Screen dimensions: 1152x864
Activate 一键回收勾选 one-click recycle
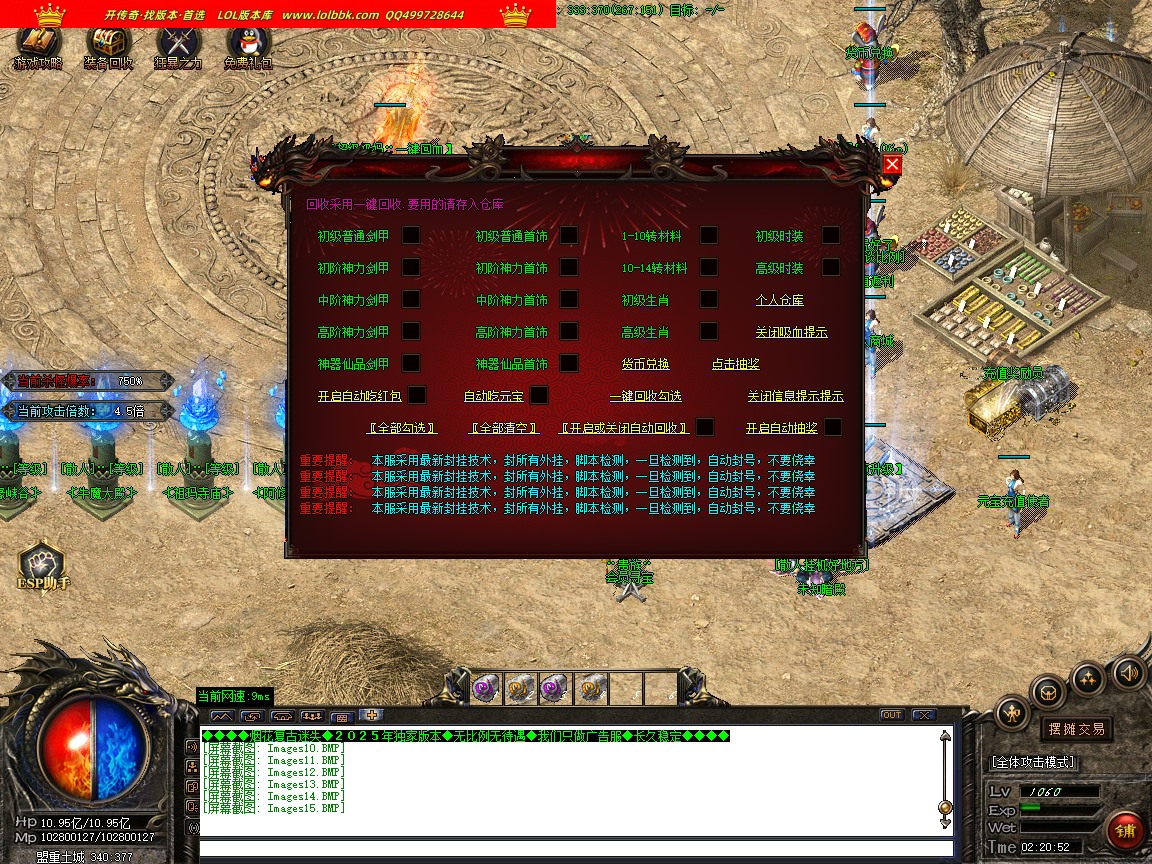pos(645,396)
